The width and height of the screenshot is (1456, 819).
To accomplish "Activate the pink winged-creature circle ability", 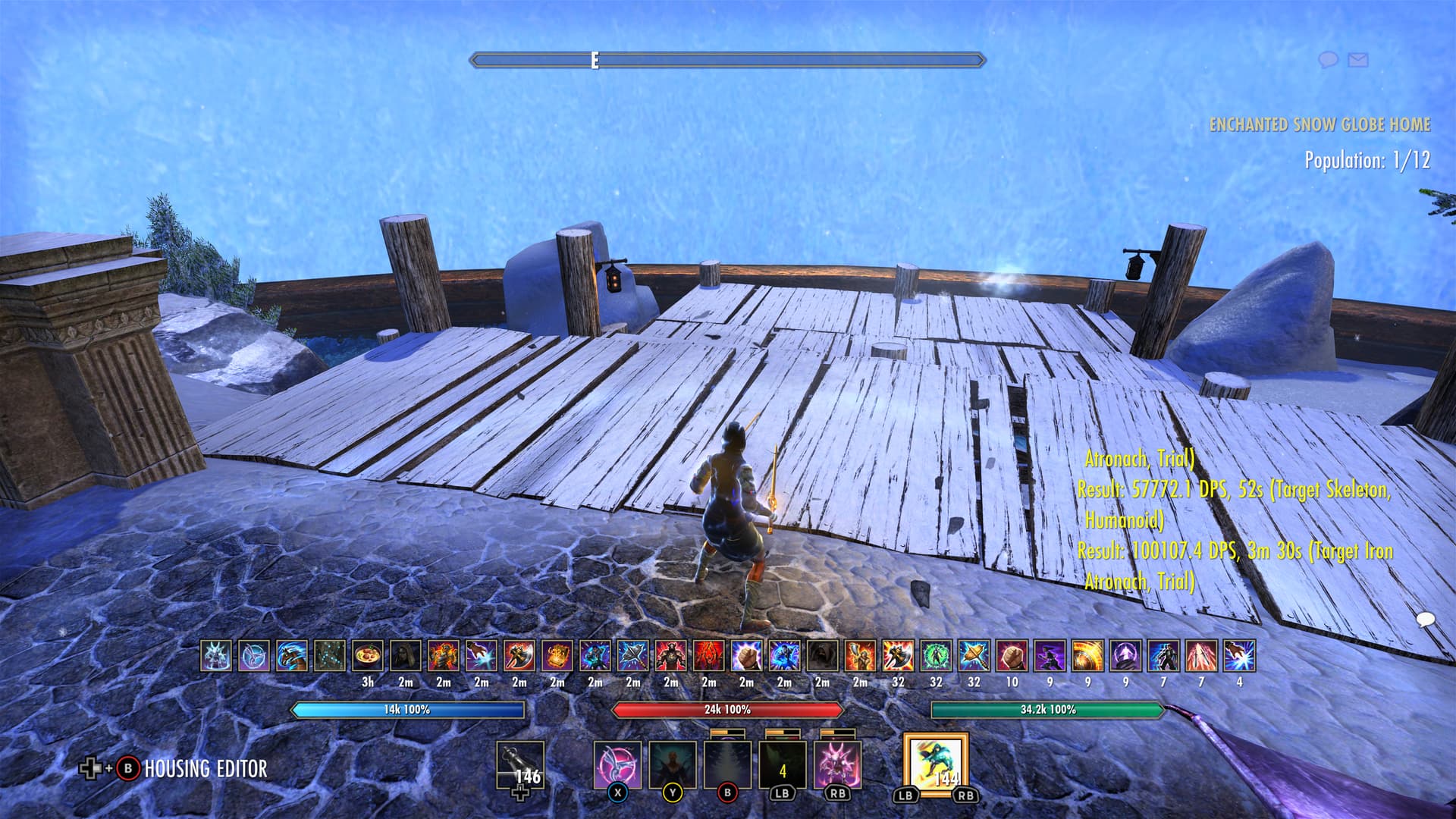I will click(617, 765).
